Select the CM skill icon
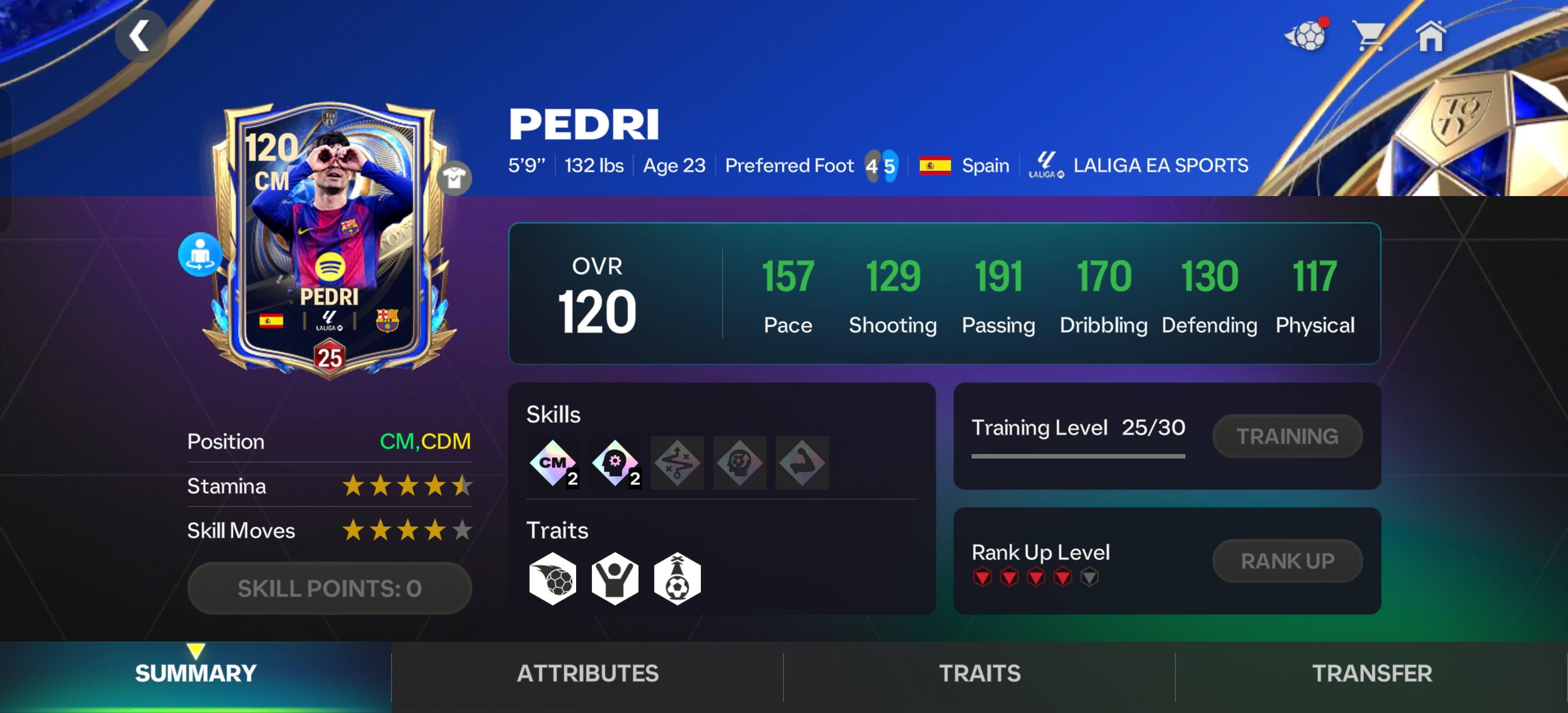The width and height of the screenshot is (1568, 713). pos(553,463)
